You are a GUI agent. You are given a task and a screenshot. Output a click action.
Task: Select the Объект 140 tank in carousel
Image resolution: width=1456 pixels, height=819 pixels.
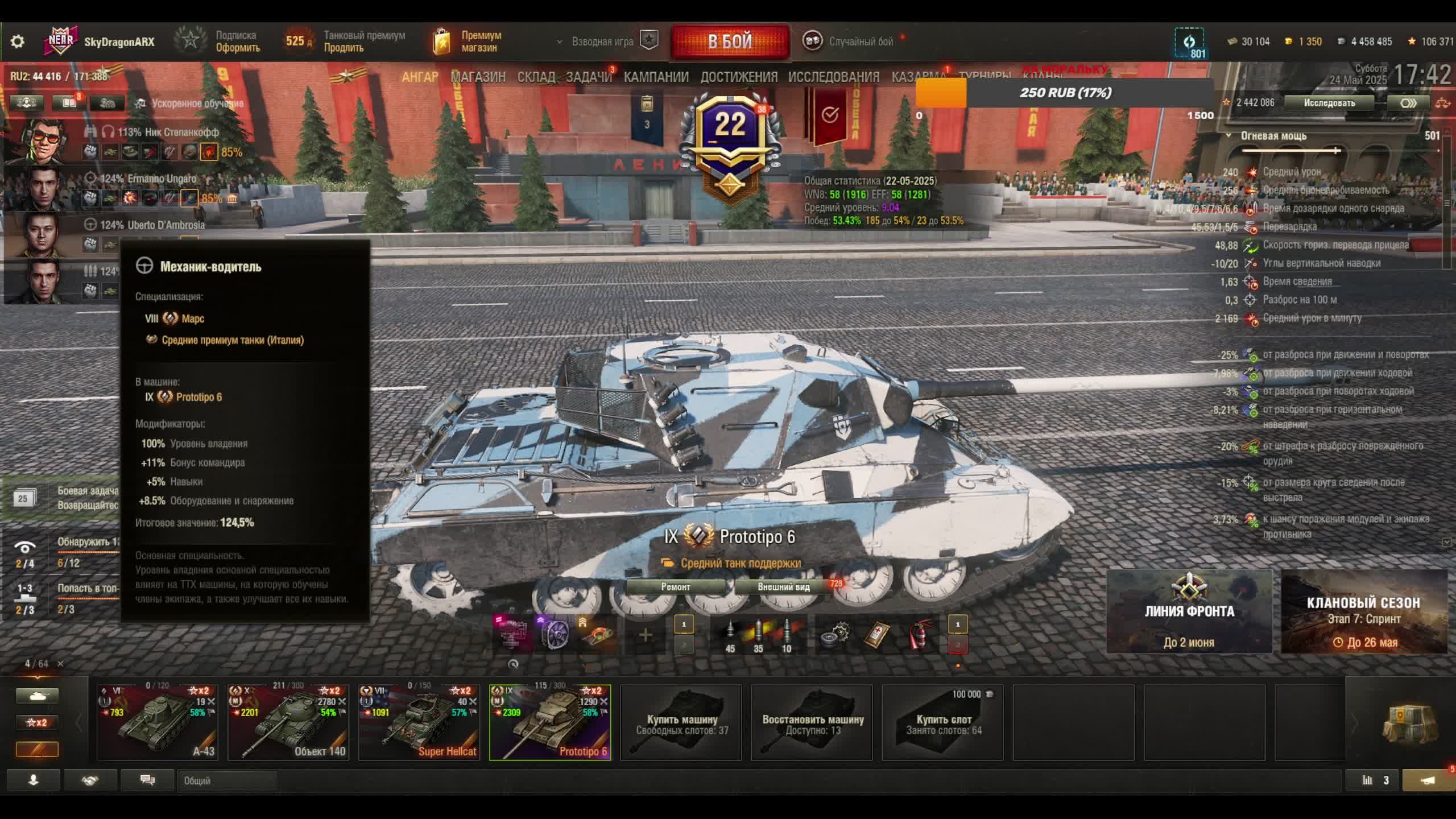pos(288,722)
